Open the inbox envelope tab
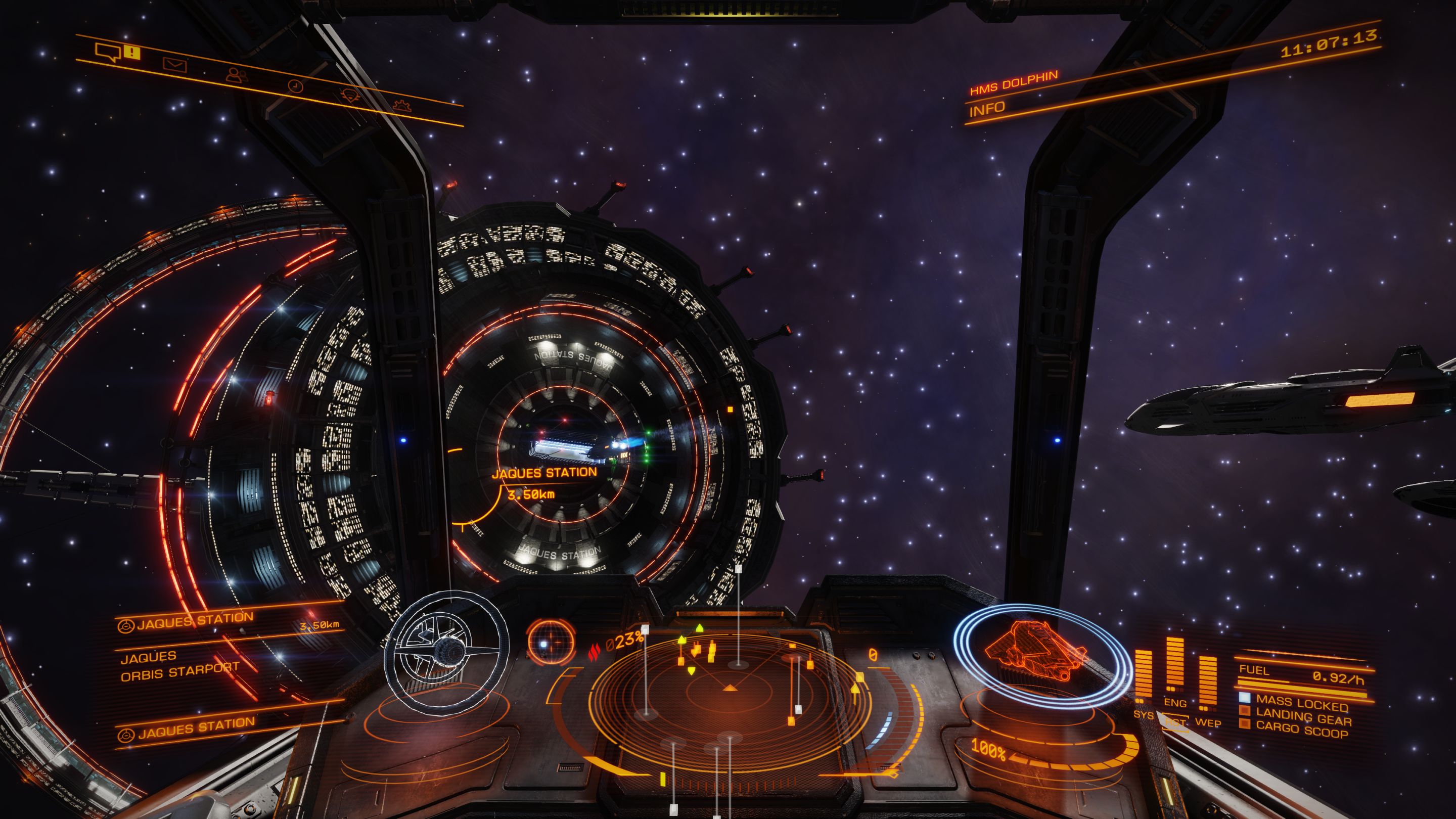This screenshot has width=1456, height=819. click(x=174, y=65)
